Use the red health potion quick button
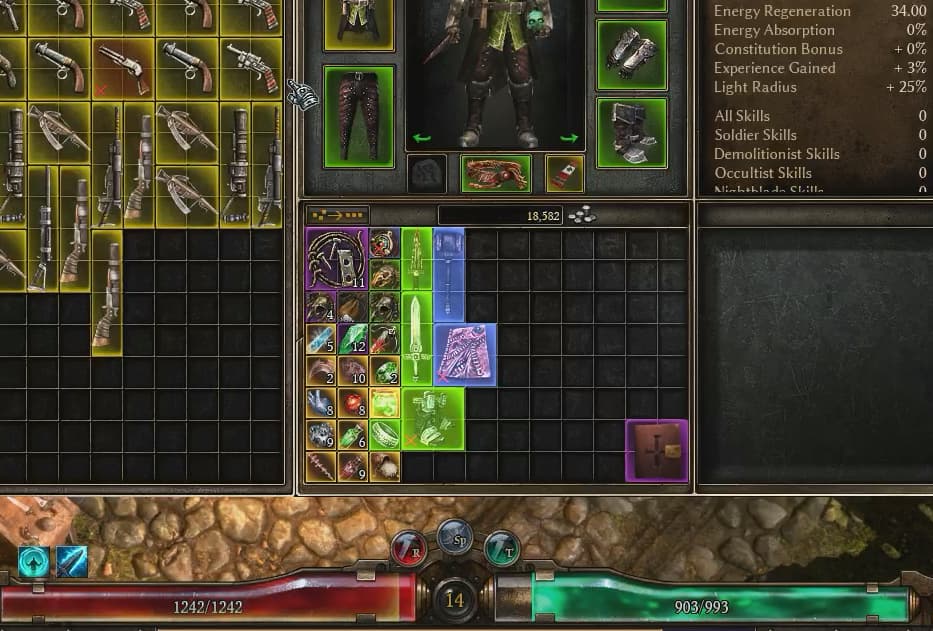This screenshot has height=631, width=933. point(409,547)
